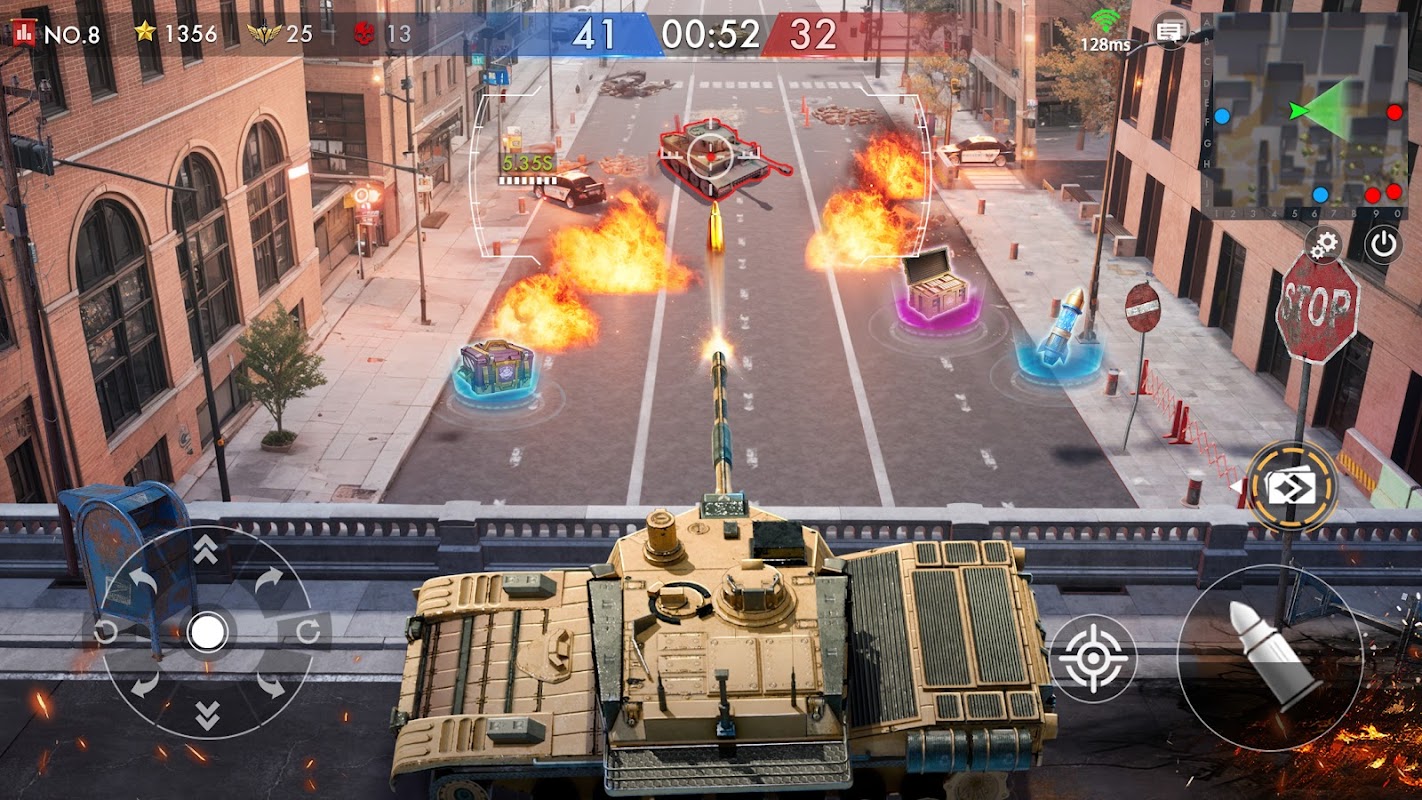Click the power quit button

click(x=1383, y=244)
